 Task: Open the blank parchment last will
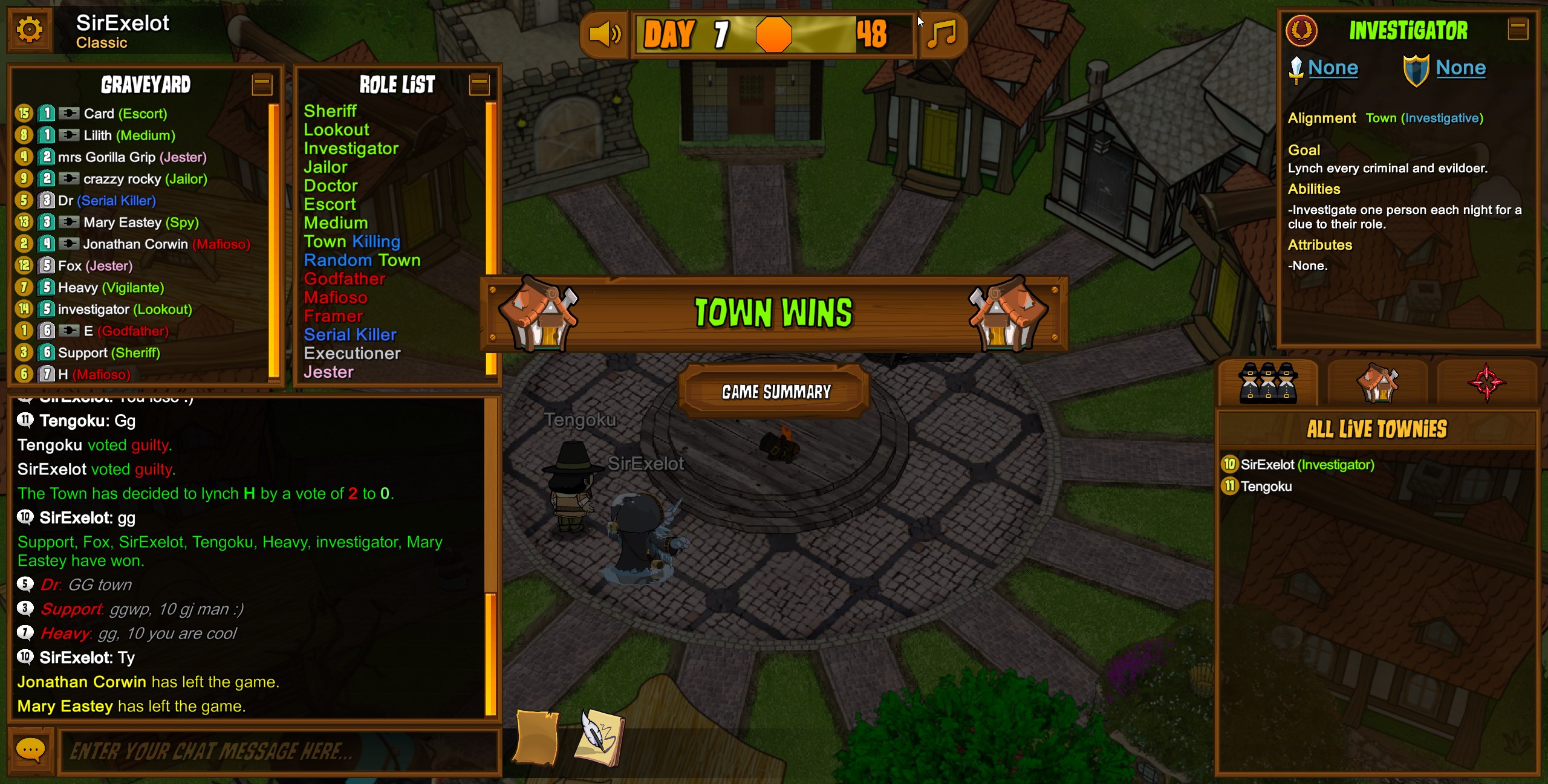coord(536,737)
